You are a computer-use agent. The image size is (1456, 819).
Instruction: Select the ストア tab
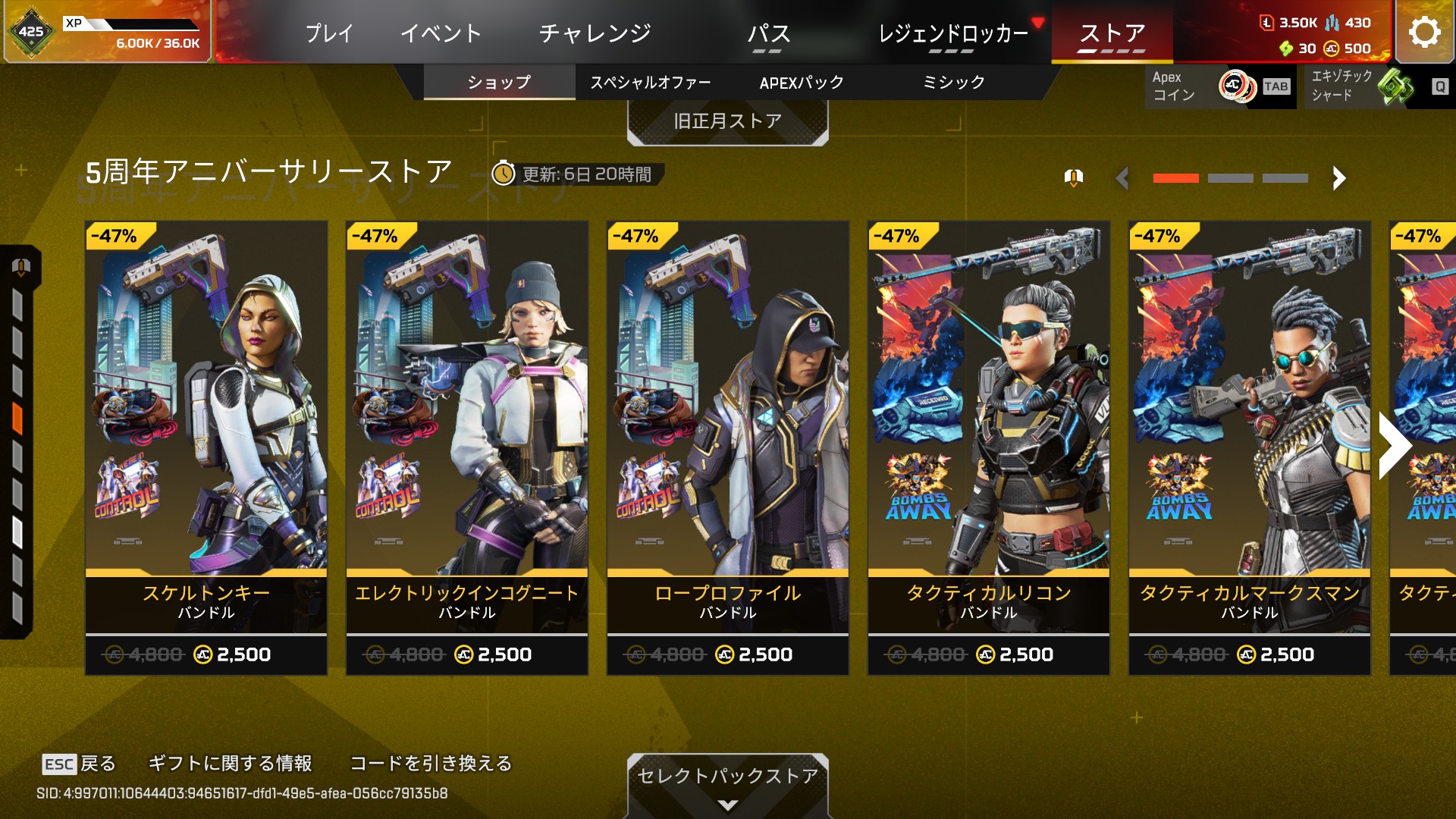pos(1112,33)
